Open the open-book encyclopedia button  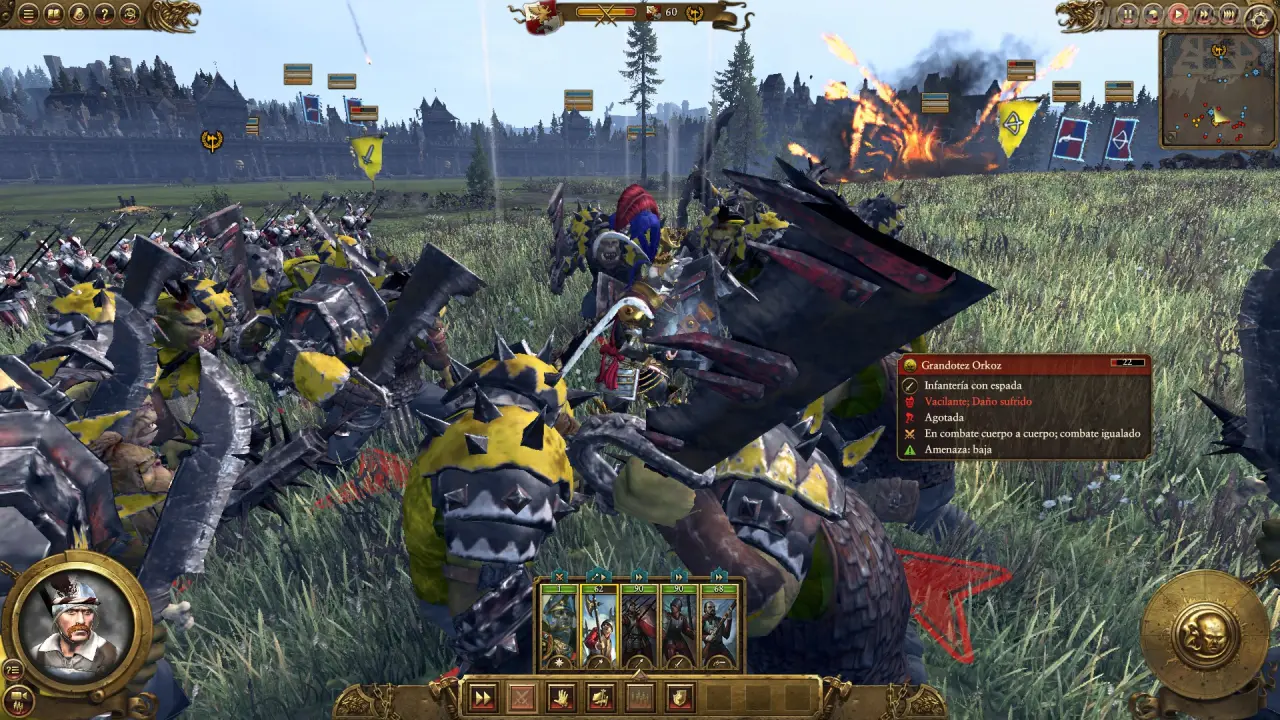click(x=53, y=14)
